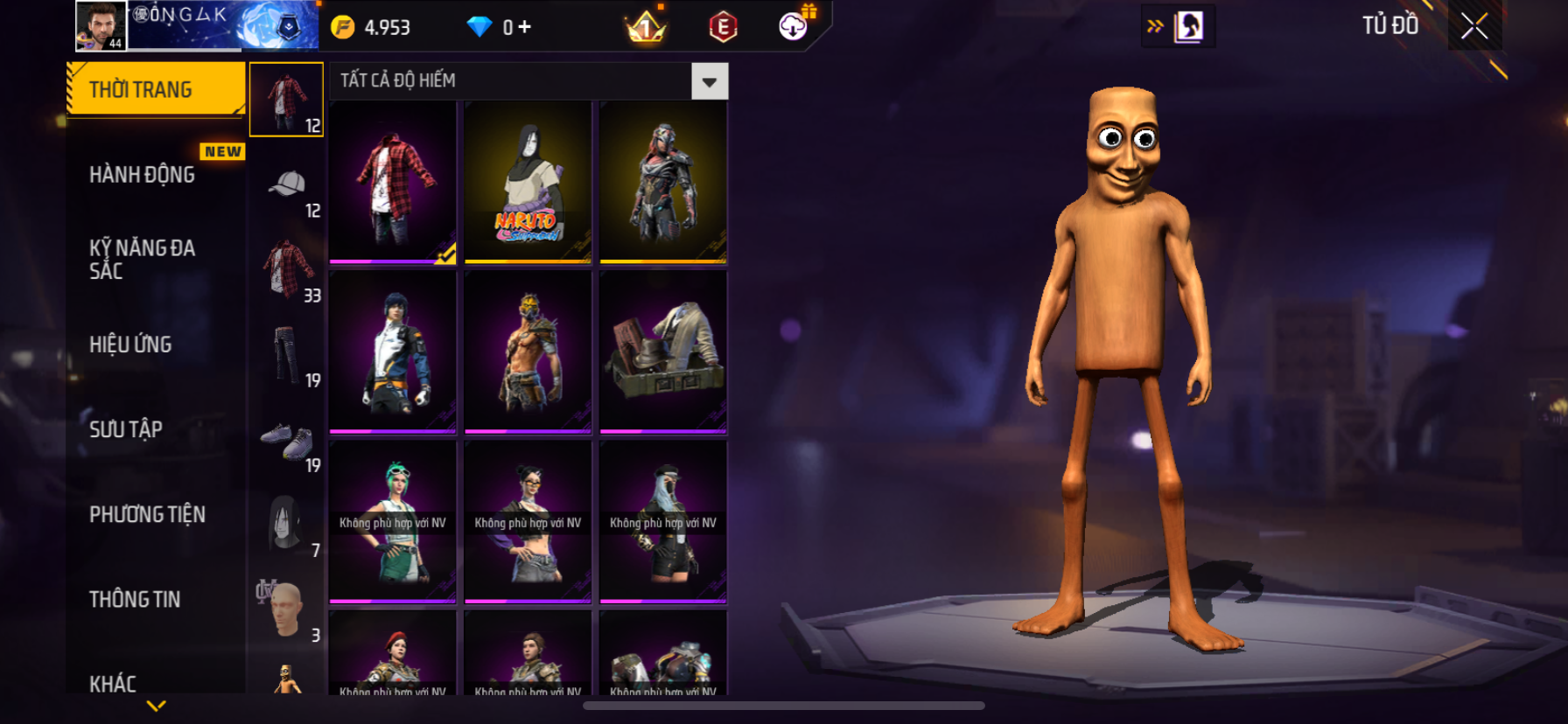Open the Hành Động menu
The image size is (1568, 724).
tap(143, 175)
